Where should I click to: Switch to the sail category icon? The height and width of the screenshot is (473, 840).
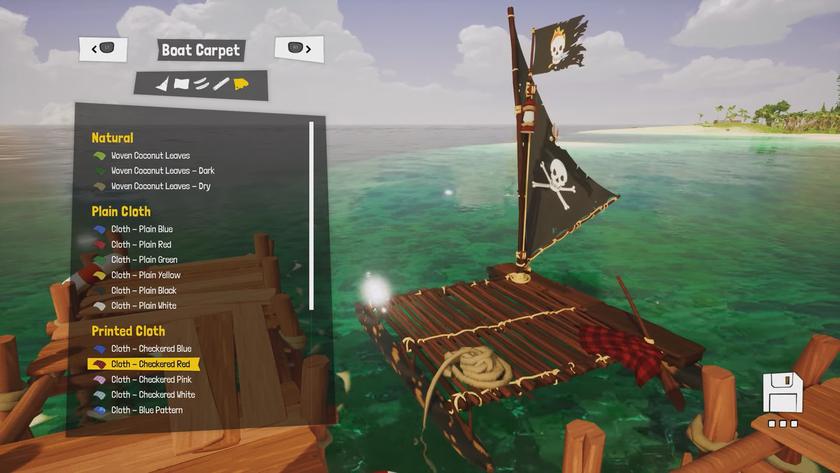[162, 84]
